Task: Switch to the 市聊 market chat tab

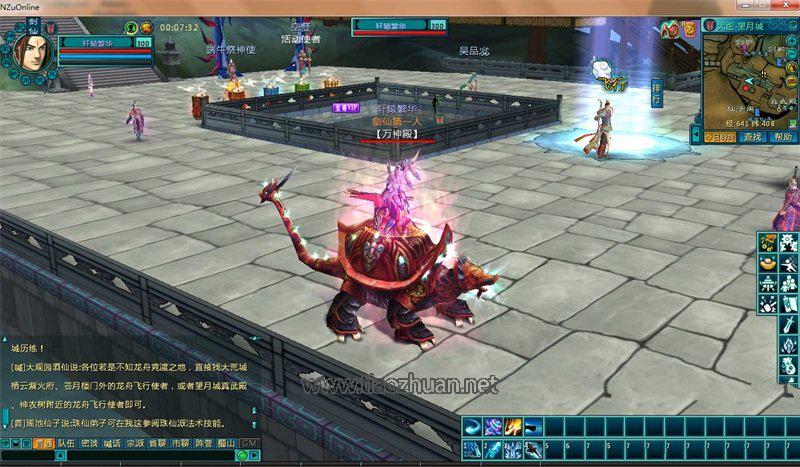Action: [x=180, y=442]
